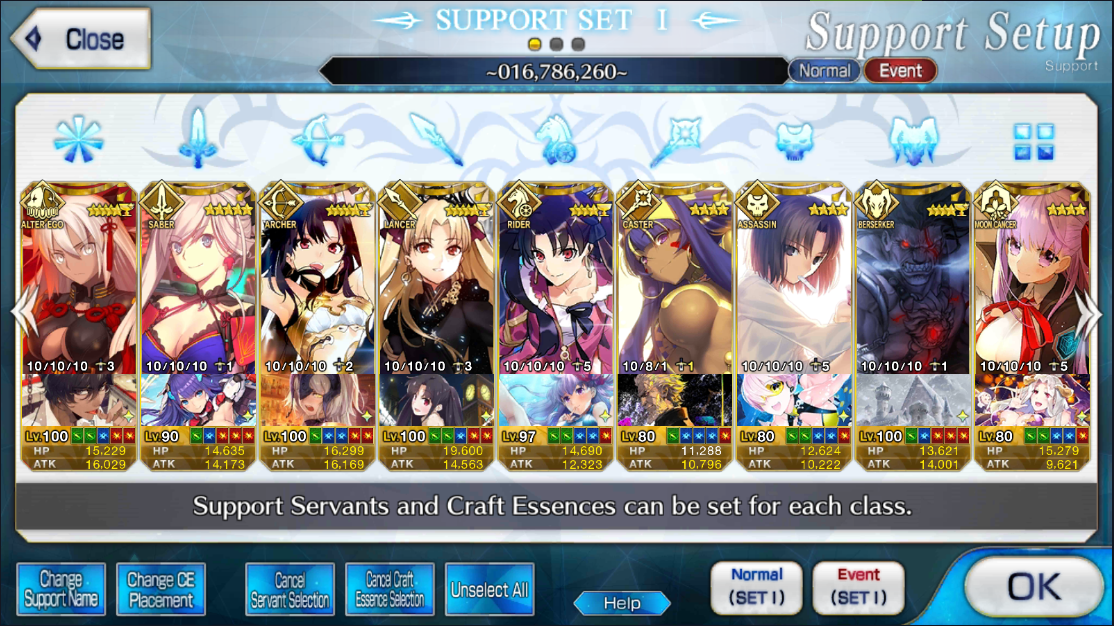Screen dimensions: 1114x626
Task: Choose Change CE Placement
Action: point(161,589)
